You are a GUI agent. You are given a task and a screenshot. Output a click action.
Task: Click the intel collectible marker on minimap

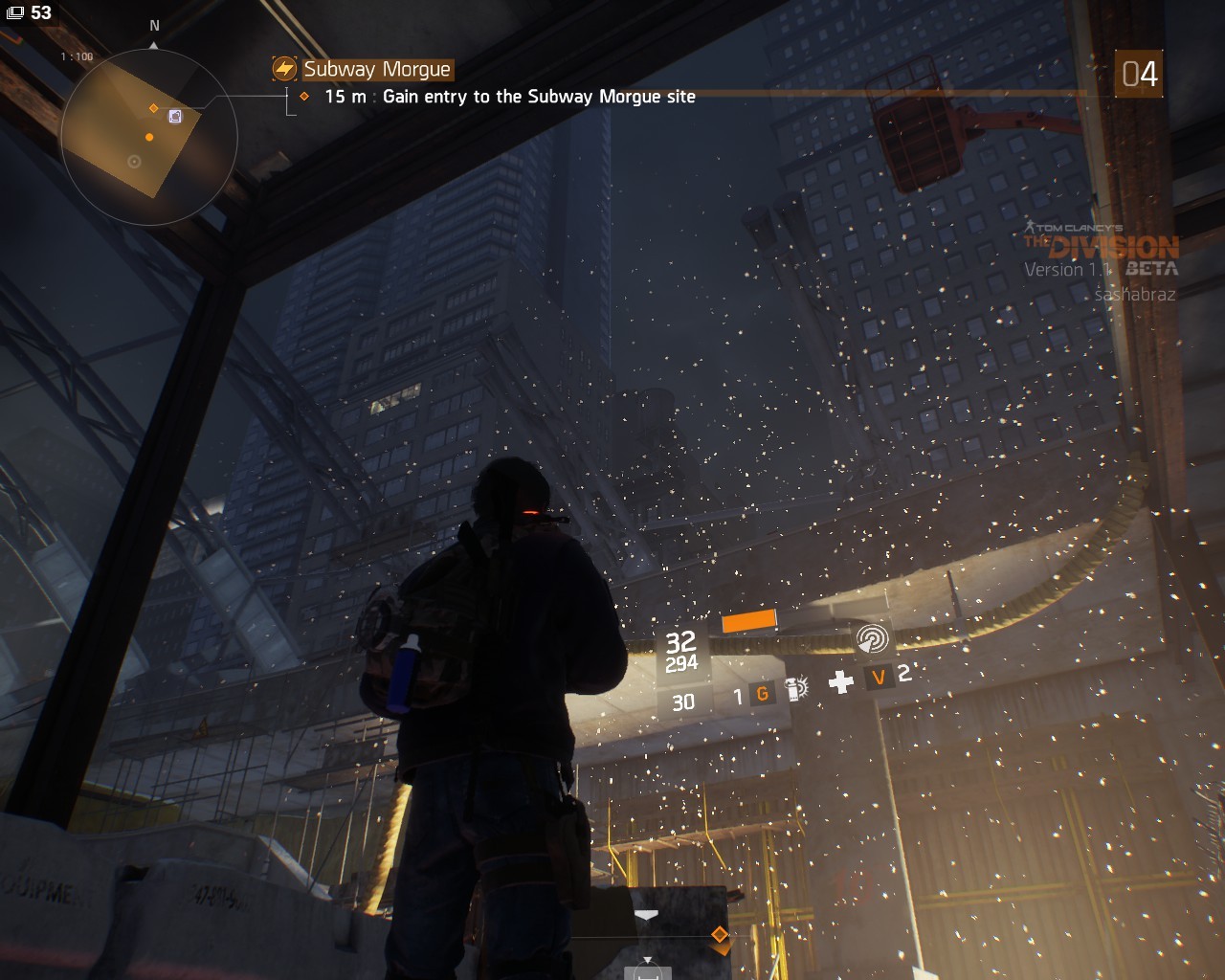175,116
